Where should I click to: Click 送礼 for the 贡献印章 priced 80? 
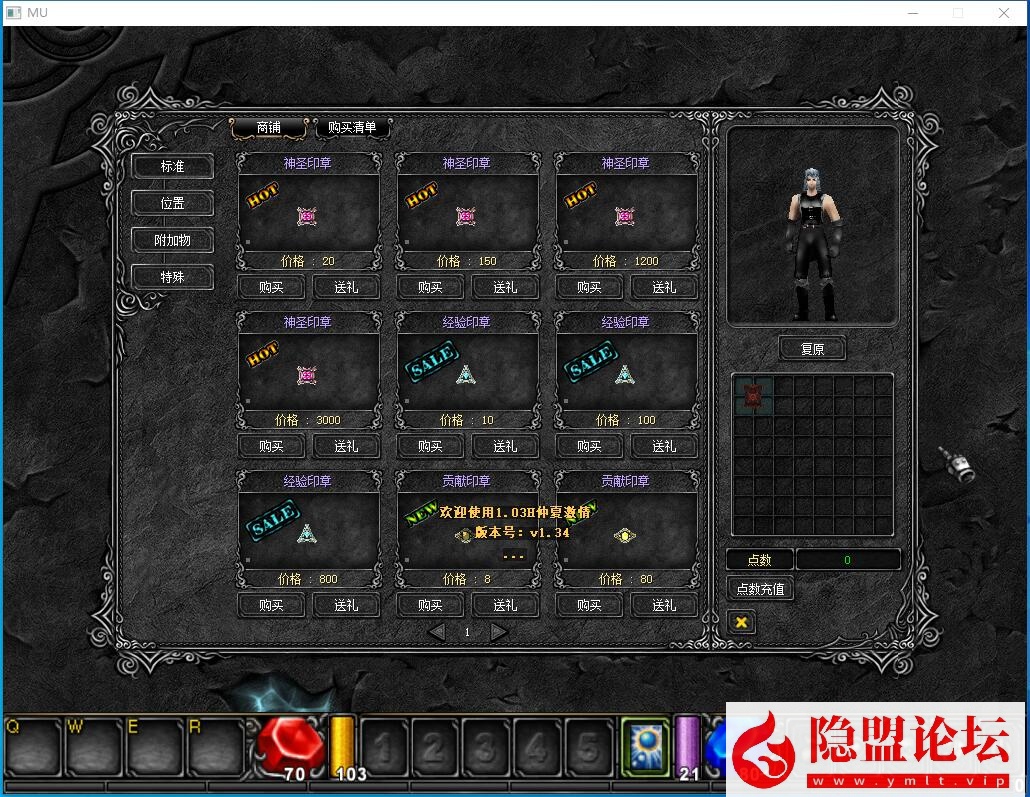(x=664, y=606)
